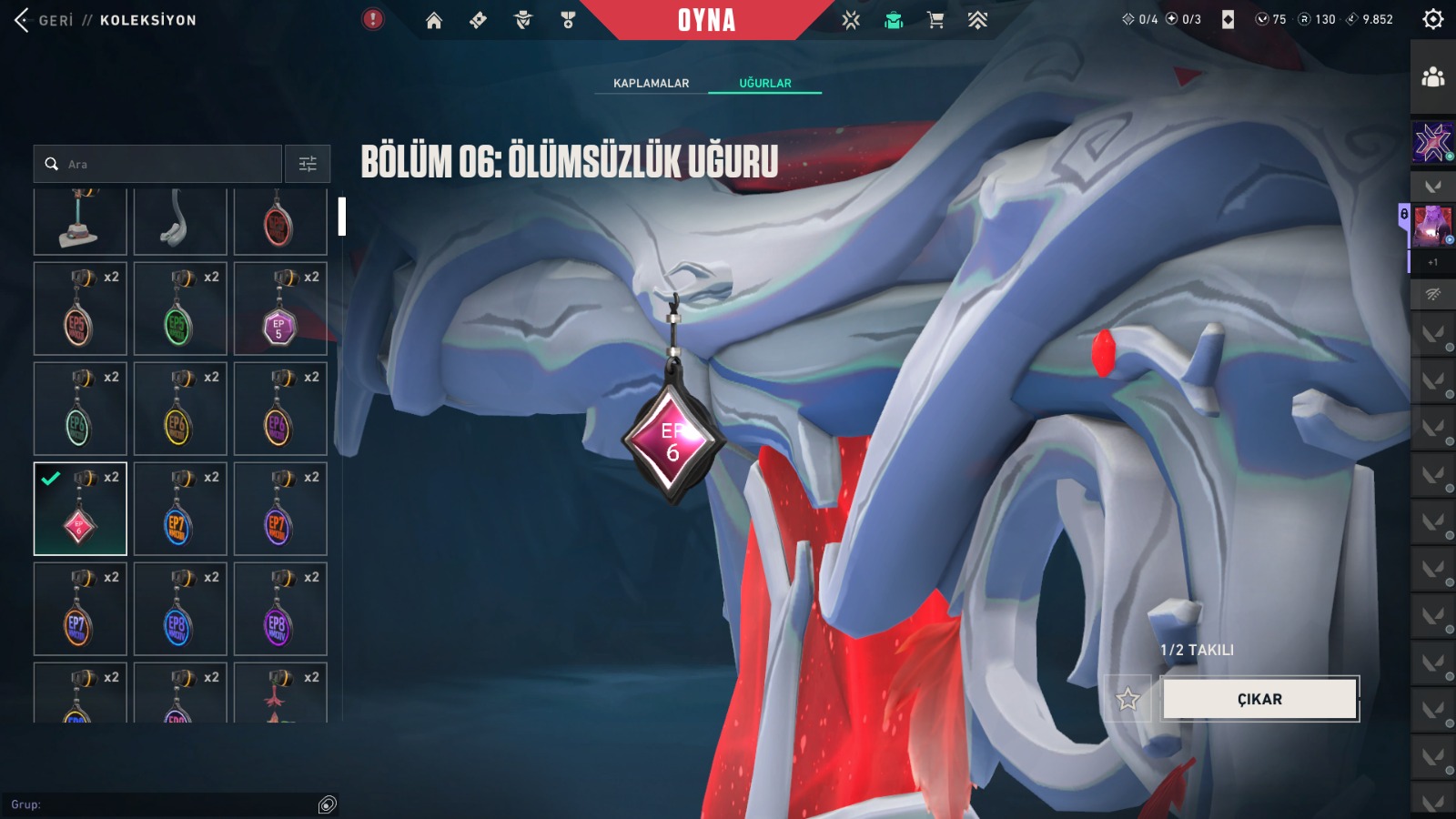Select the UĞURLAR tab
1456x819 pixels.
coord(764,83)
